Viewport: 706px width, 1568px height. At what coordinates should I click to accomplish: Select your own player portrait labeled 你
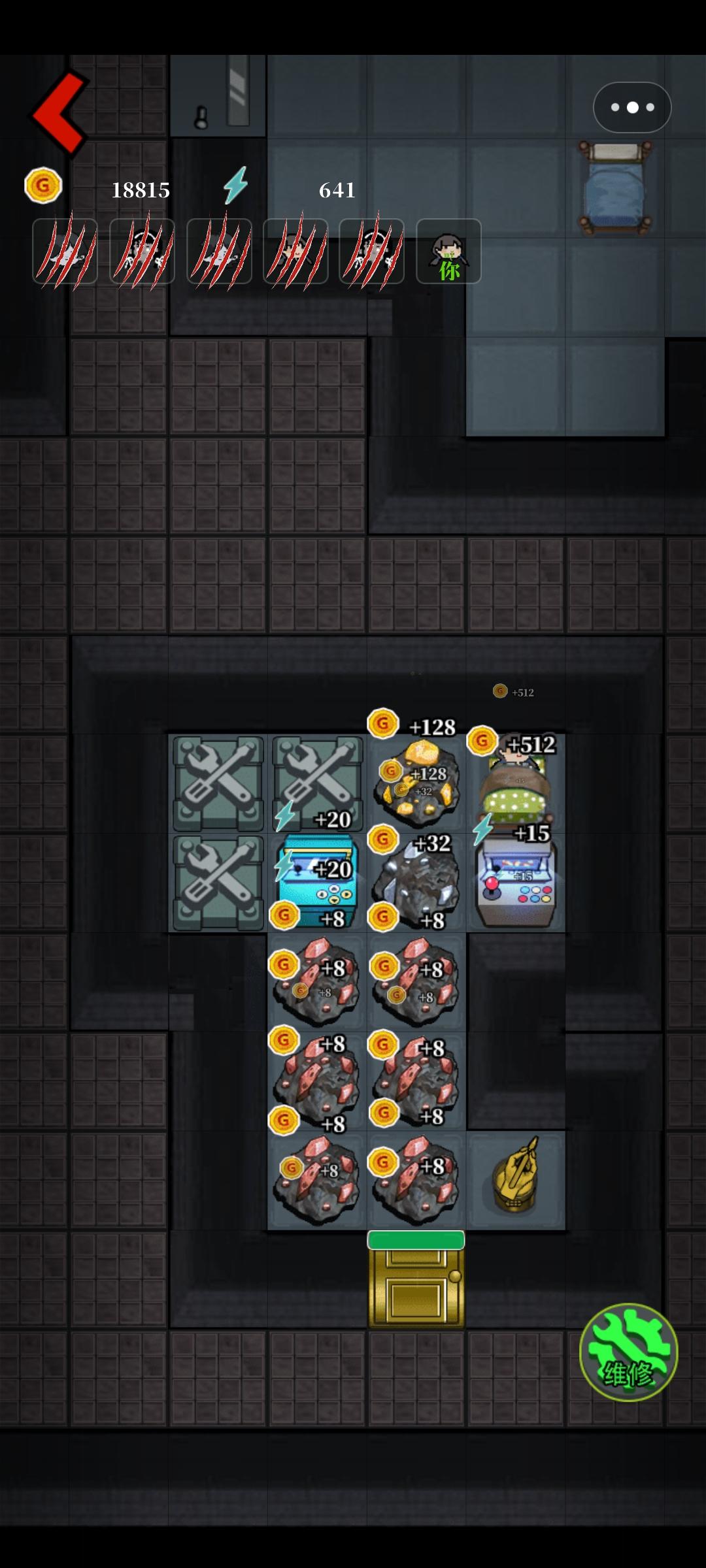coord(448,252)
